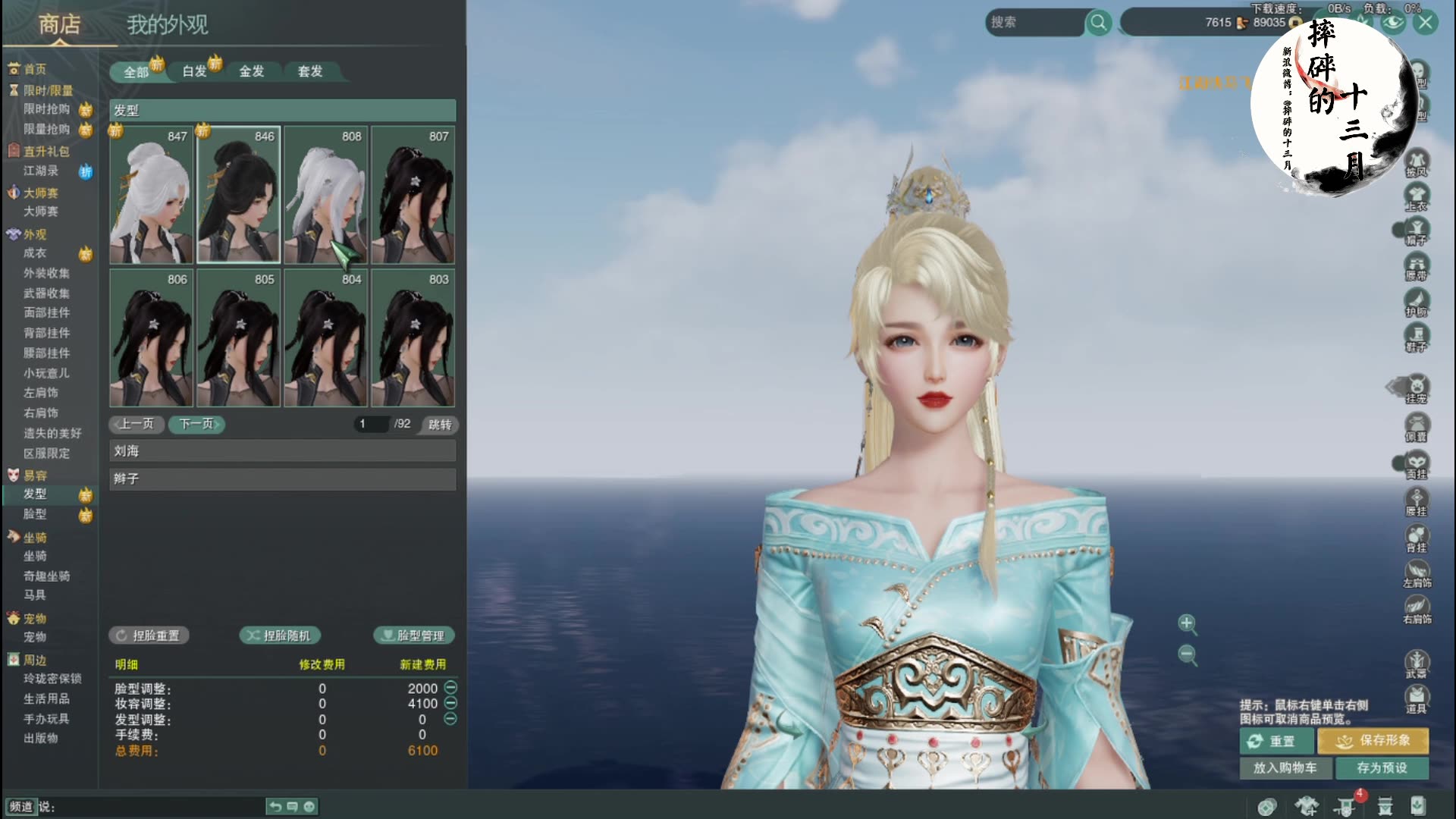Image resolution: width=1456 pixels, height=819 pixels.
Task: Switch to the 我的外观 tab
Action: click(167, 25)
